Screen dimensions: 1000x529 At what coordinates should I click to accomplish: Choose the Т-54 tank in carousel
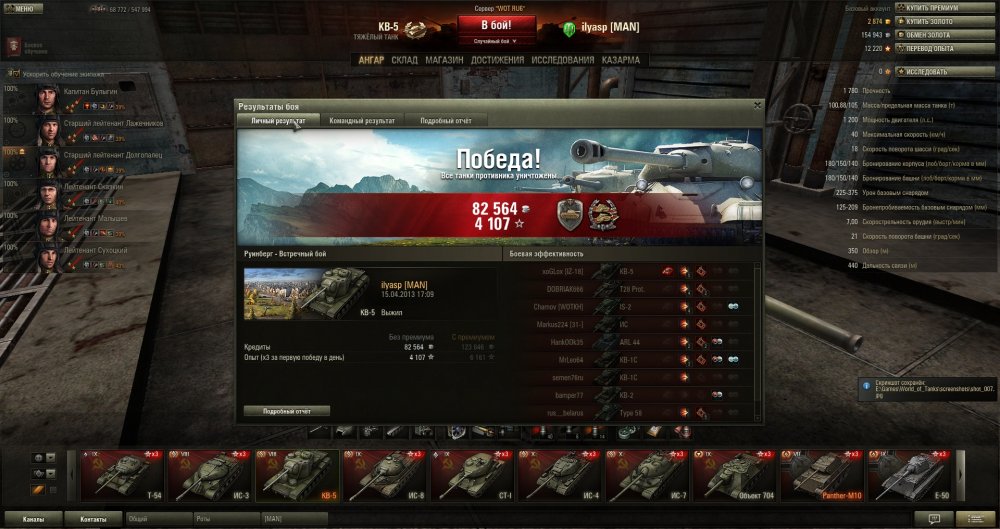[x=122, y=475]
